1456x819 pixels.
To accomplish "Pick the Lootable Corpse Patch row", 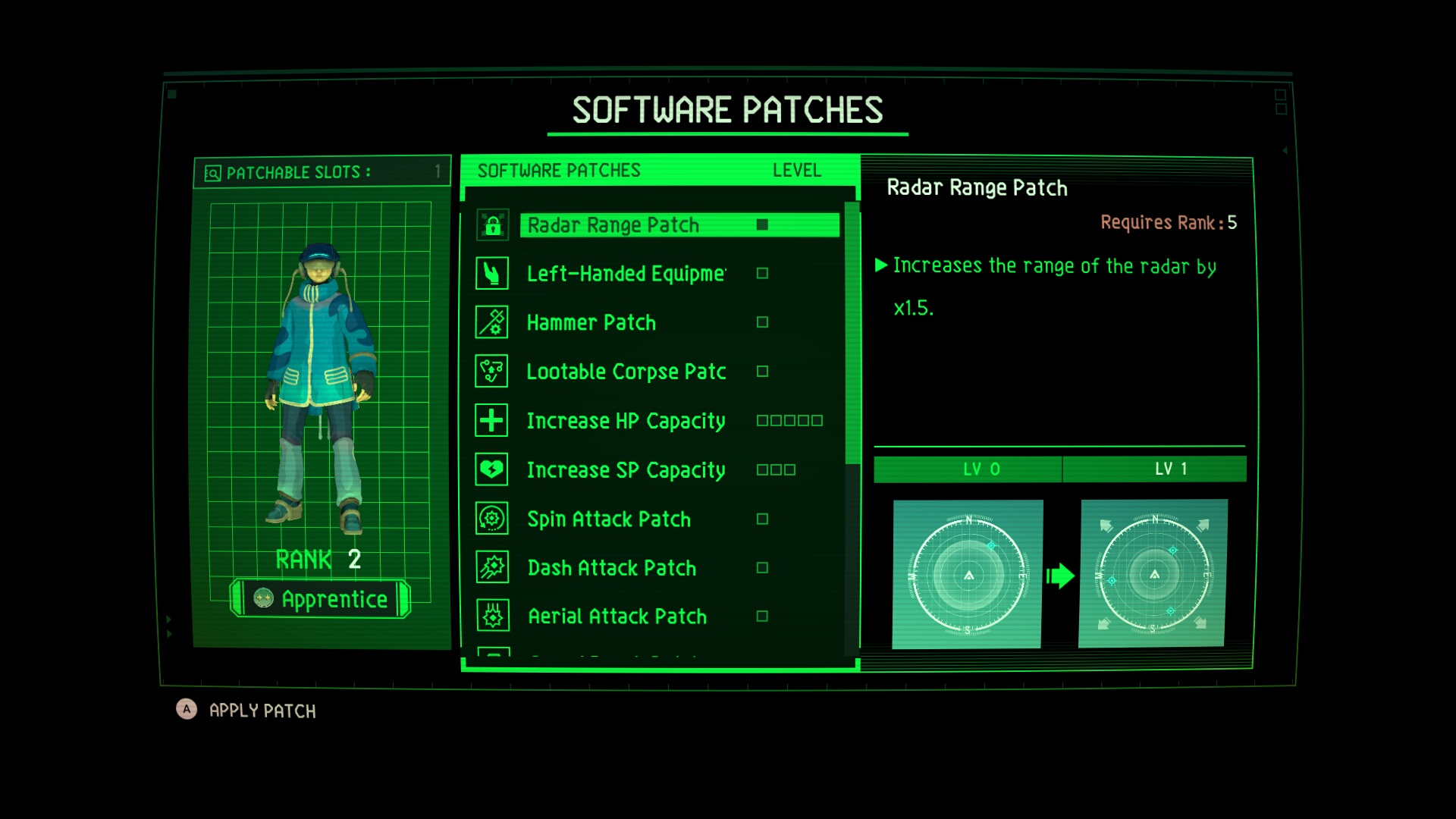I will coord(626,372).
